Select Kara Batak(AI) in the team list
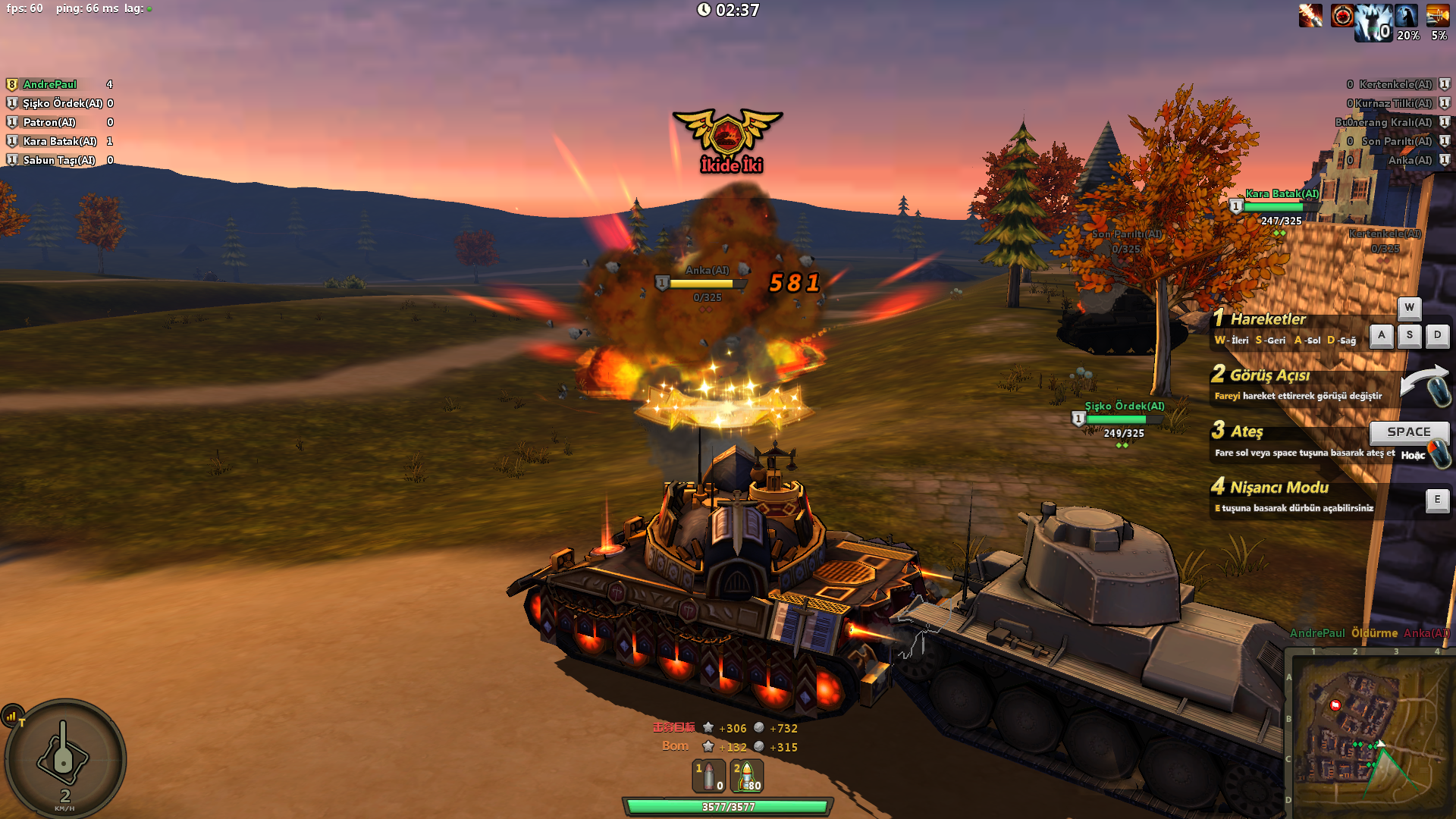Viewport: 1456px width, 819px height. coord(59,141)
